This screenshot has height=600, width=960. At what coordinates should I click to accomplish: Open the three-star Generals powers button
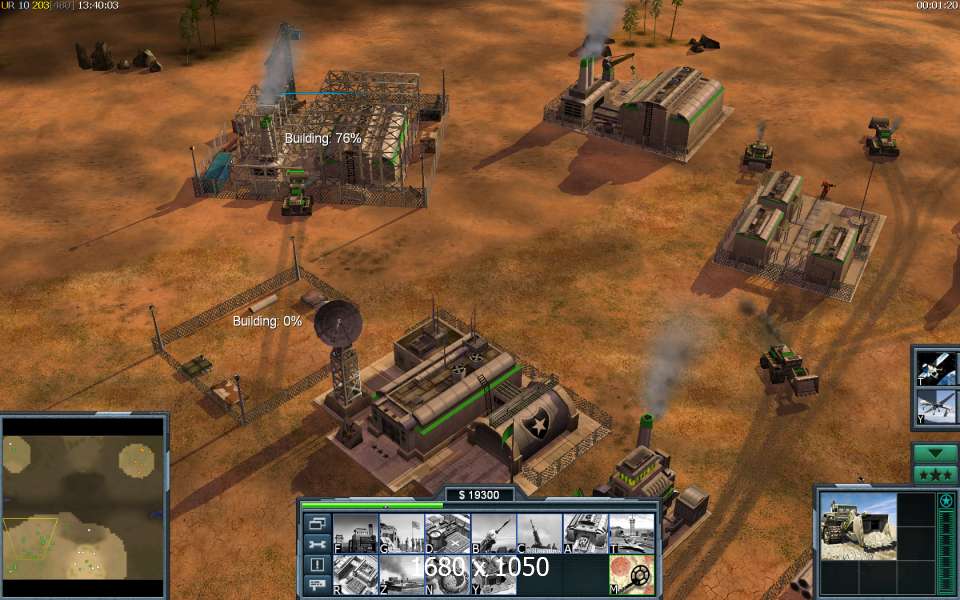[936, 473]
